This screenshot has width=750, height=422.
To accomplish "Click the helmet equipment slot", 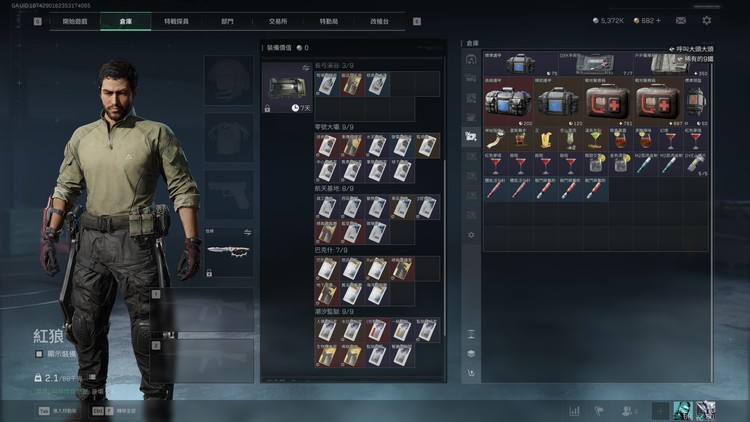I will [229, 78].
